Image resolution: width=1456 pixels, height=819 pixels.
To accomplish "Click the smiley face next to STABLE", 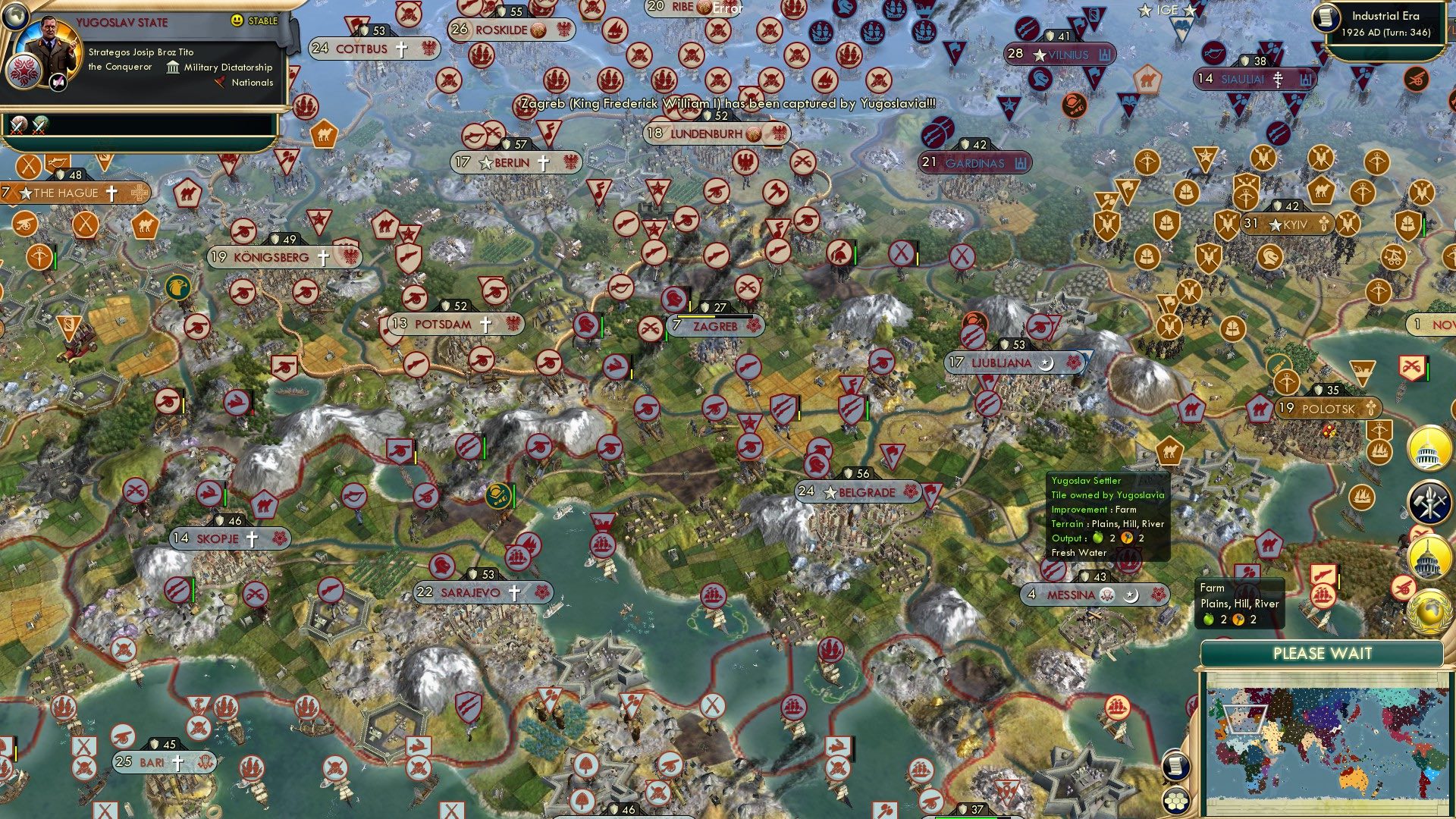I will (x=236, y=20).
